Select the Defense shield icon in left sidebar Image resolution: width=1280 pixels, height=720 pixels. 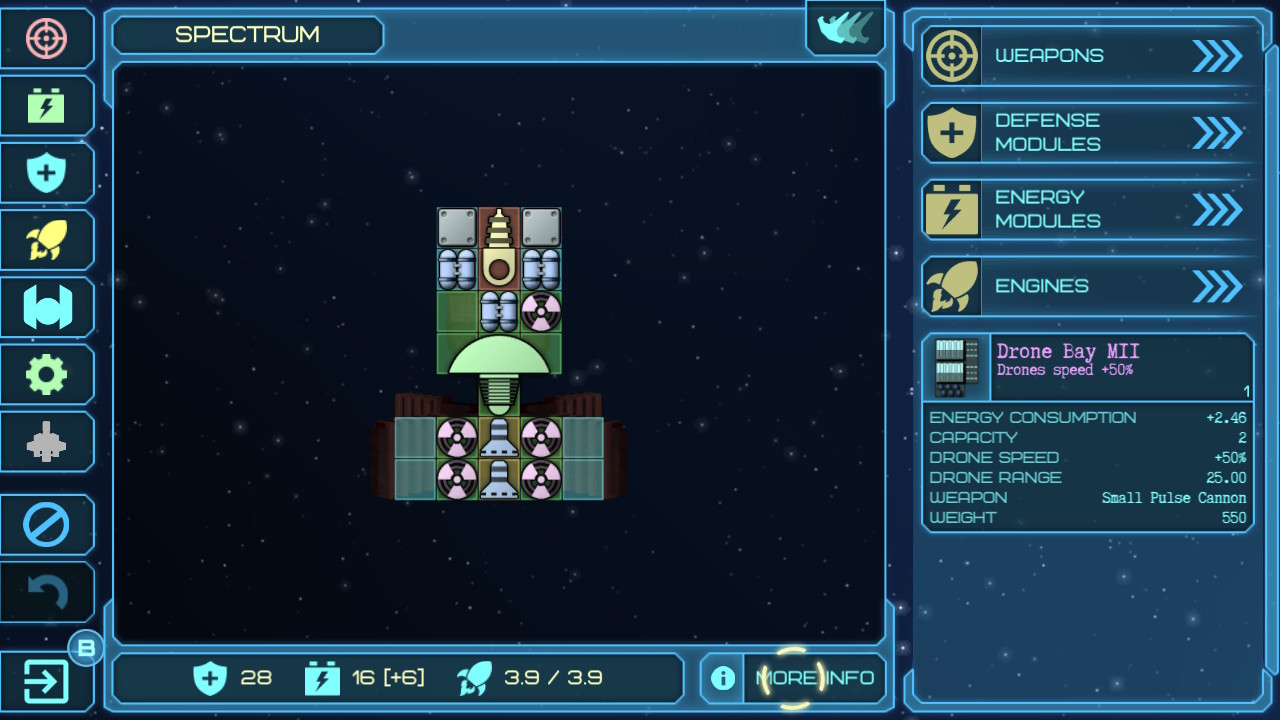[x=46, y=172]
